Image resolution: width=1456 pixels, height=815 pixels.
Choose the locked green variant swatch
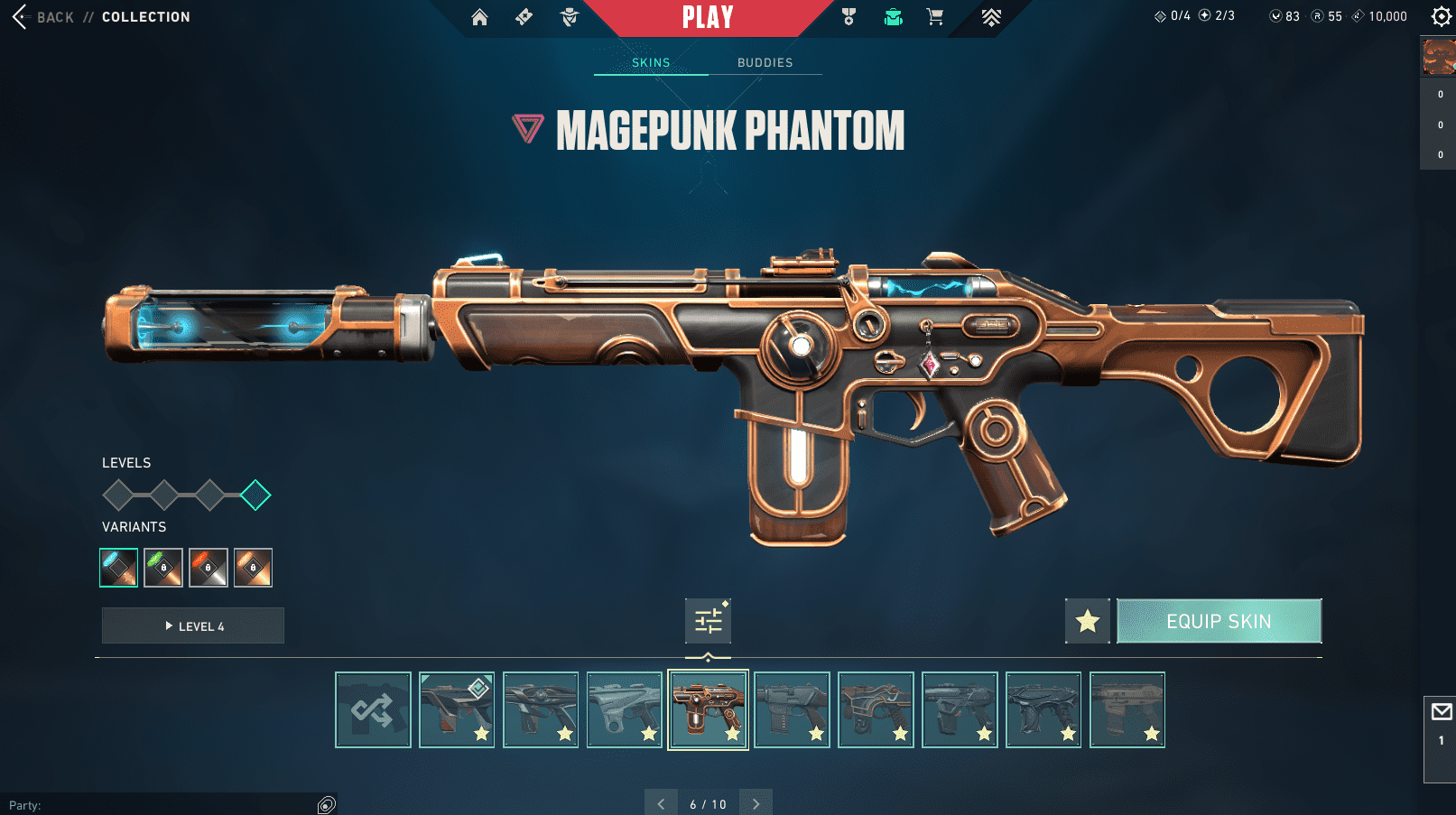[163, 568]
